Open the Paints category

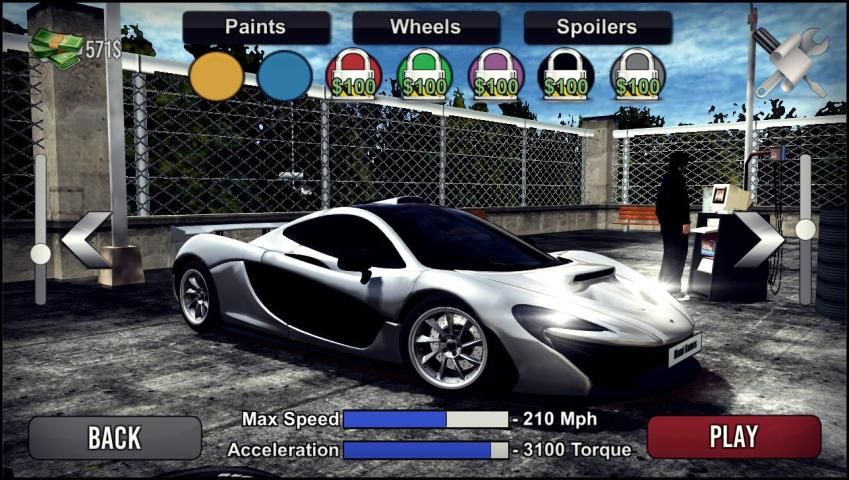coord(256,27)
